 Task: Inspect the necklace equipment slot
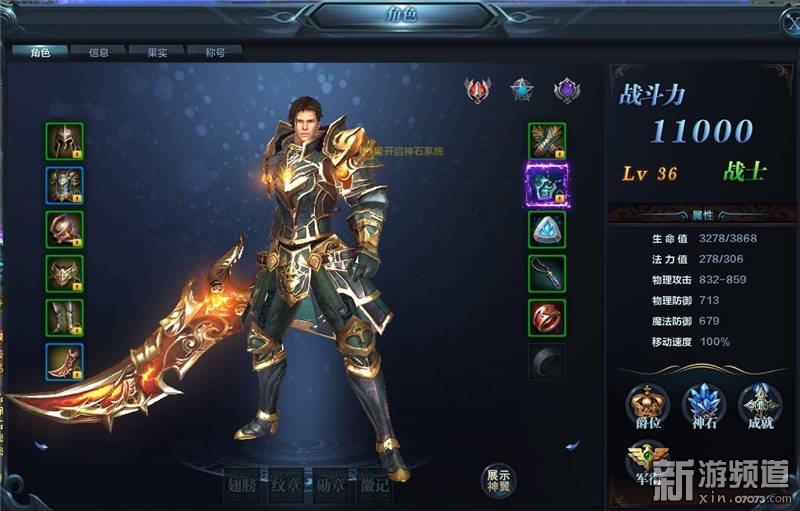click(547, 273)
